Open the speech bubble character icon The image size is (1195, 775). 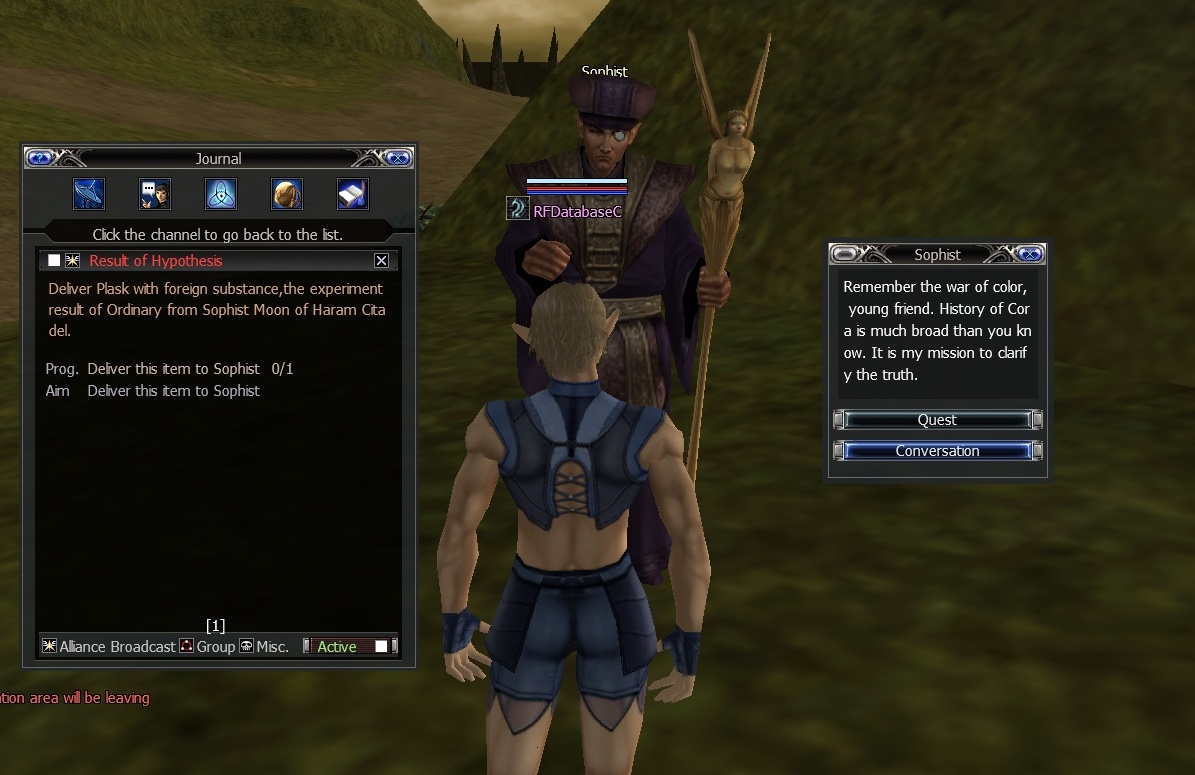(x=155, y=194)
